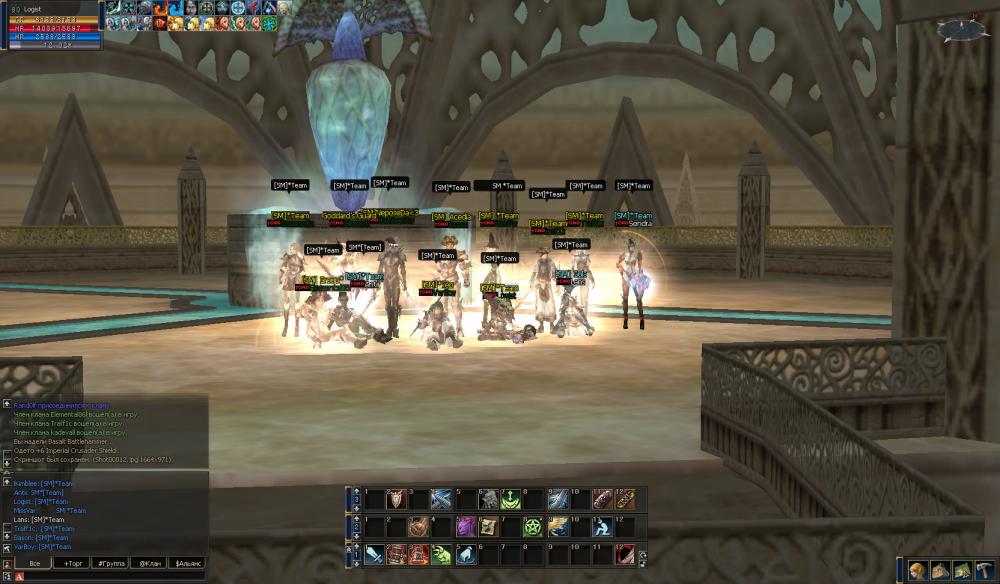Open the +Торг trade chat tab

(x=74, y=563)
